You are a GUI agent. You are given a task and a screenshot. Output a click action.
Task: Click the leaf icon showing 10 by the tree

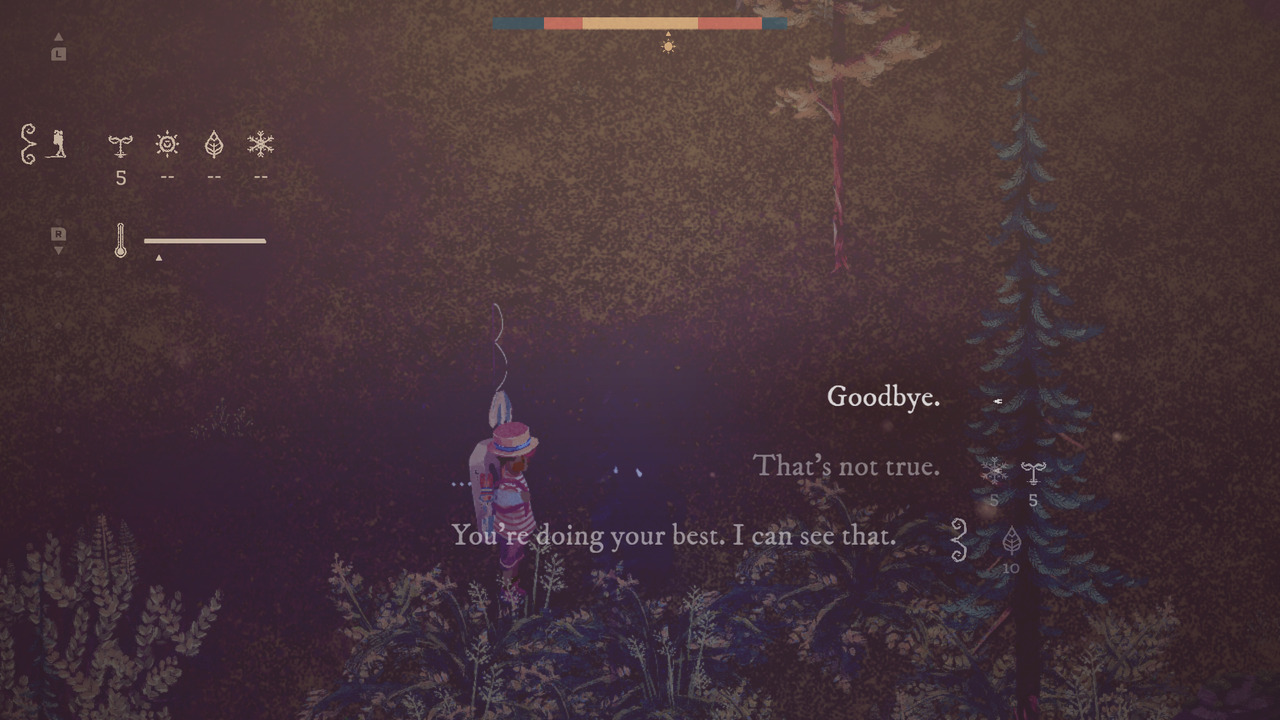point(1011,540)
